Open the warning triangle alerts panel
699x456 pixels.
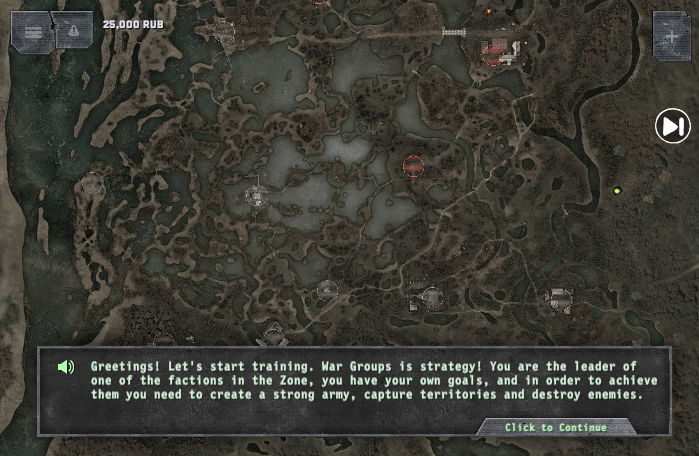tap(72, 32)
